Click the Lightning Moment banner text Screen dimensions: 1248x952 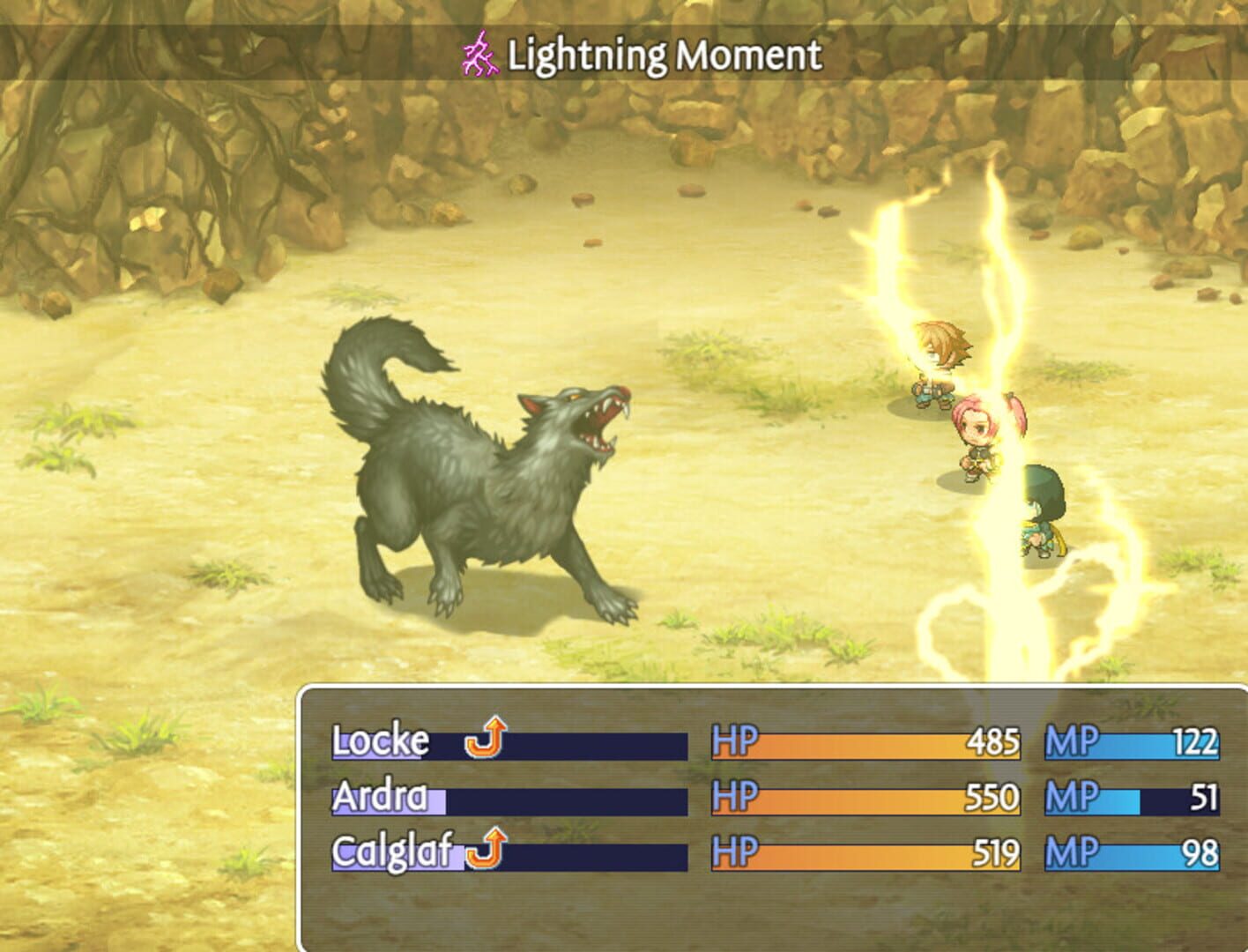(x=661, y=53)
